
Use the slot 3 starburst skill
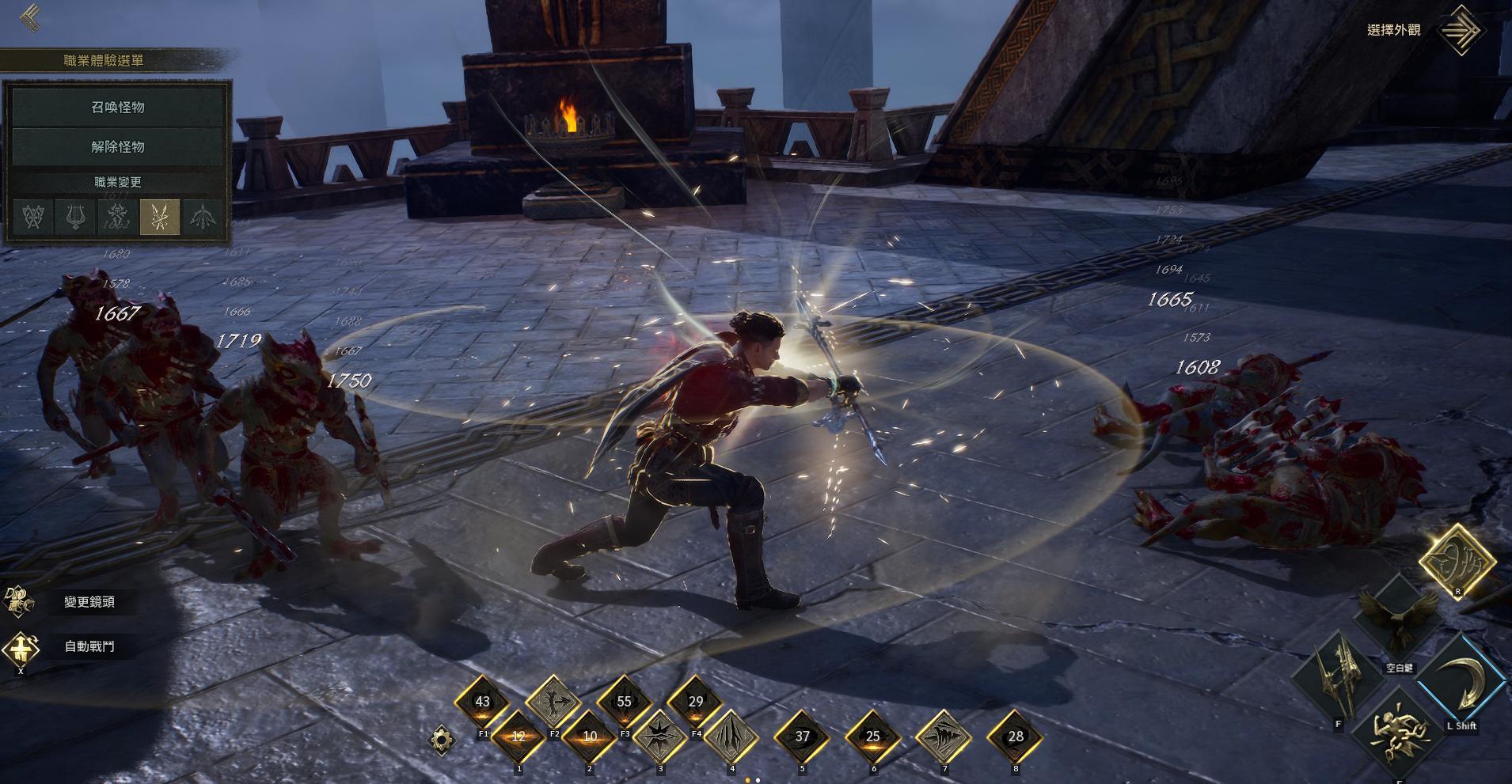pos(659,737)
